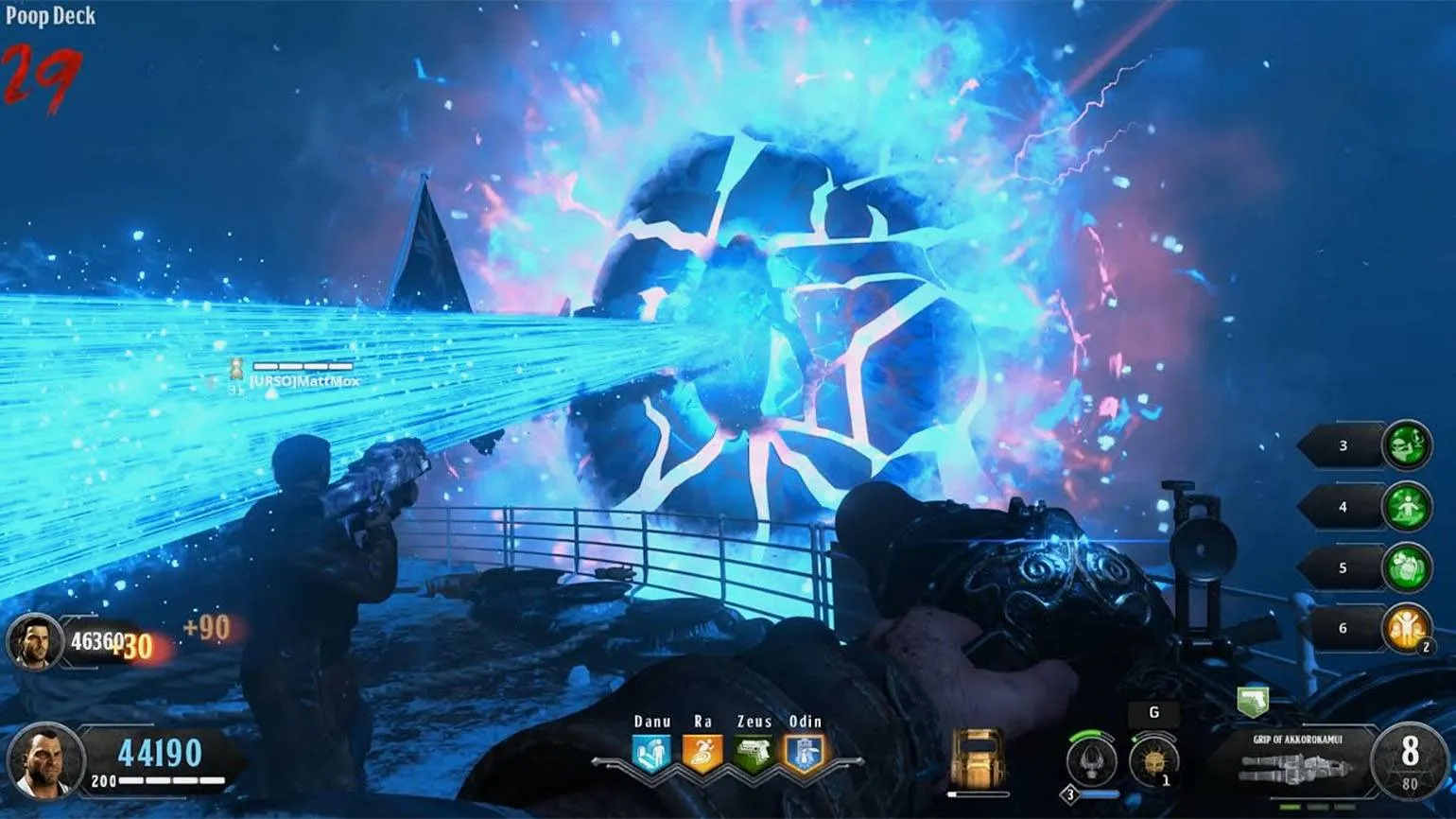This screenshot has height=819, width=1456.
Task: Click the golden shield icon
Action: pos(978,758)
